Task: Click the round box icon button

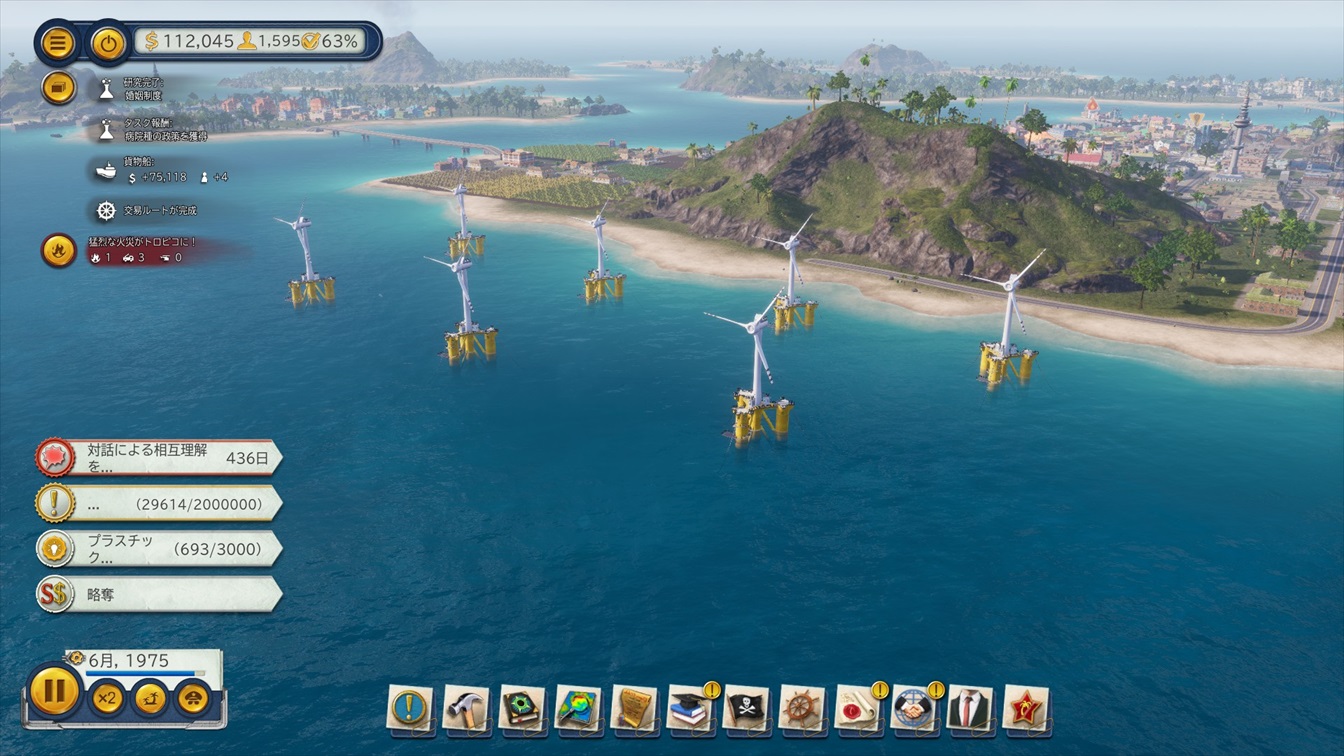Action: tap(58, 87)
